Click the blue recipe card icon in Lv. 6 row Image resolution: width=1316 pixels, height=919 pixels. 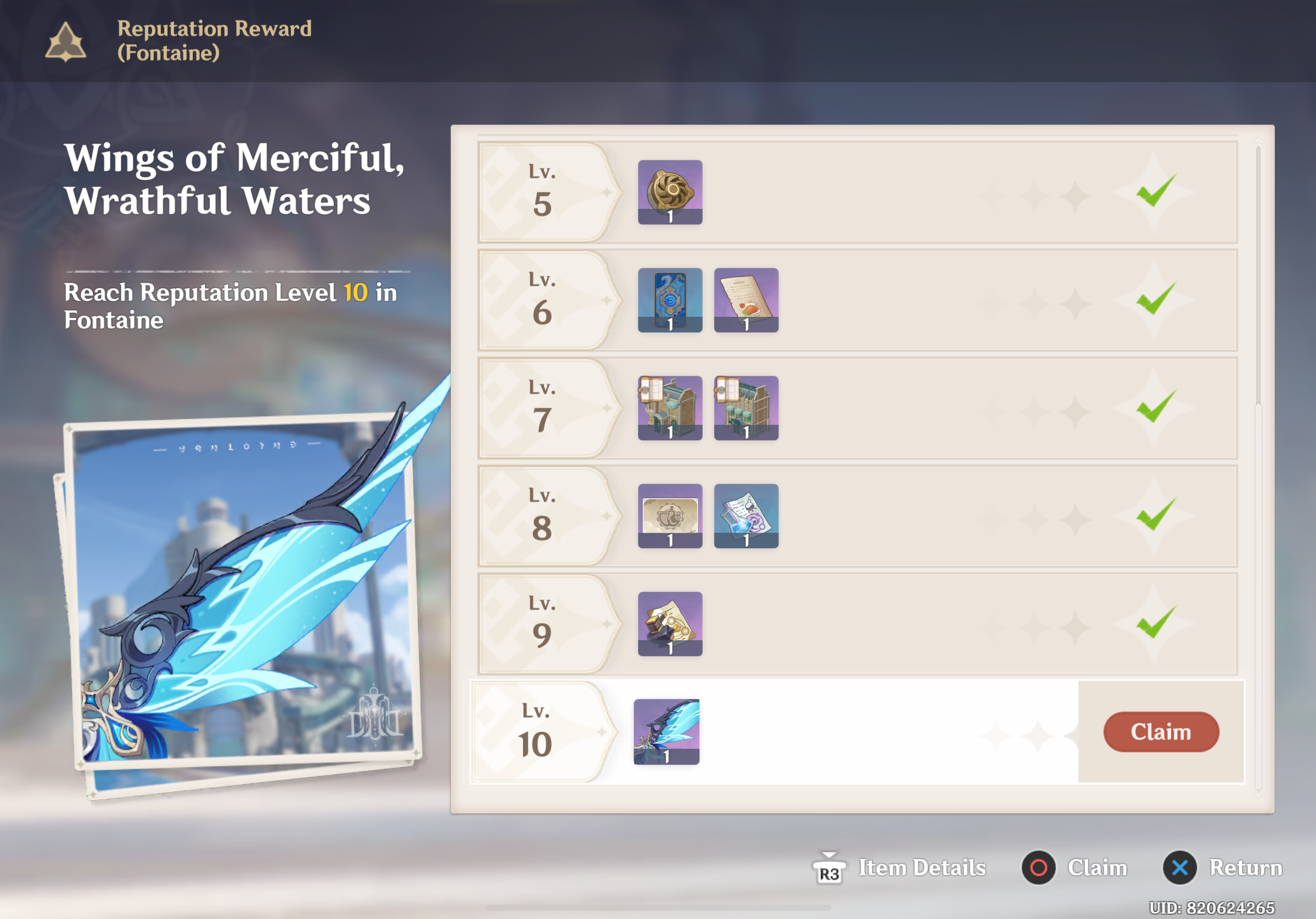(670, 300)
